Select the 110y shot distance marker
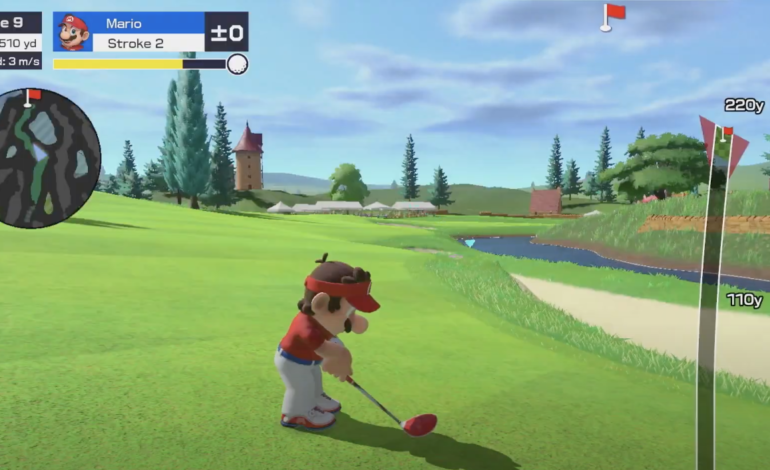This screenshot has width=770, height=470. point(744,300)
